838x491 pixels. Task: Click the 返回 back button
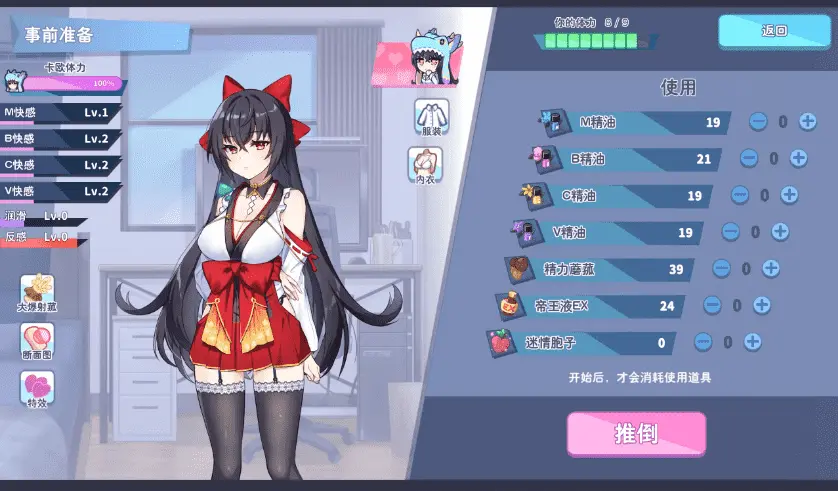(x=774, y=31)
